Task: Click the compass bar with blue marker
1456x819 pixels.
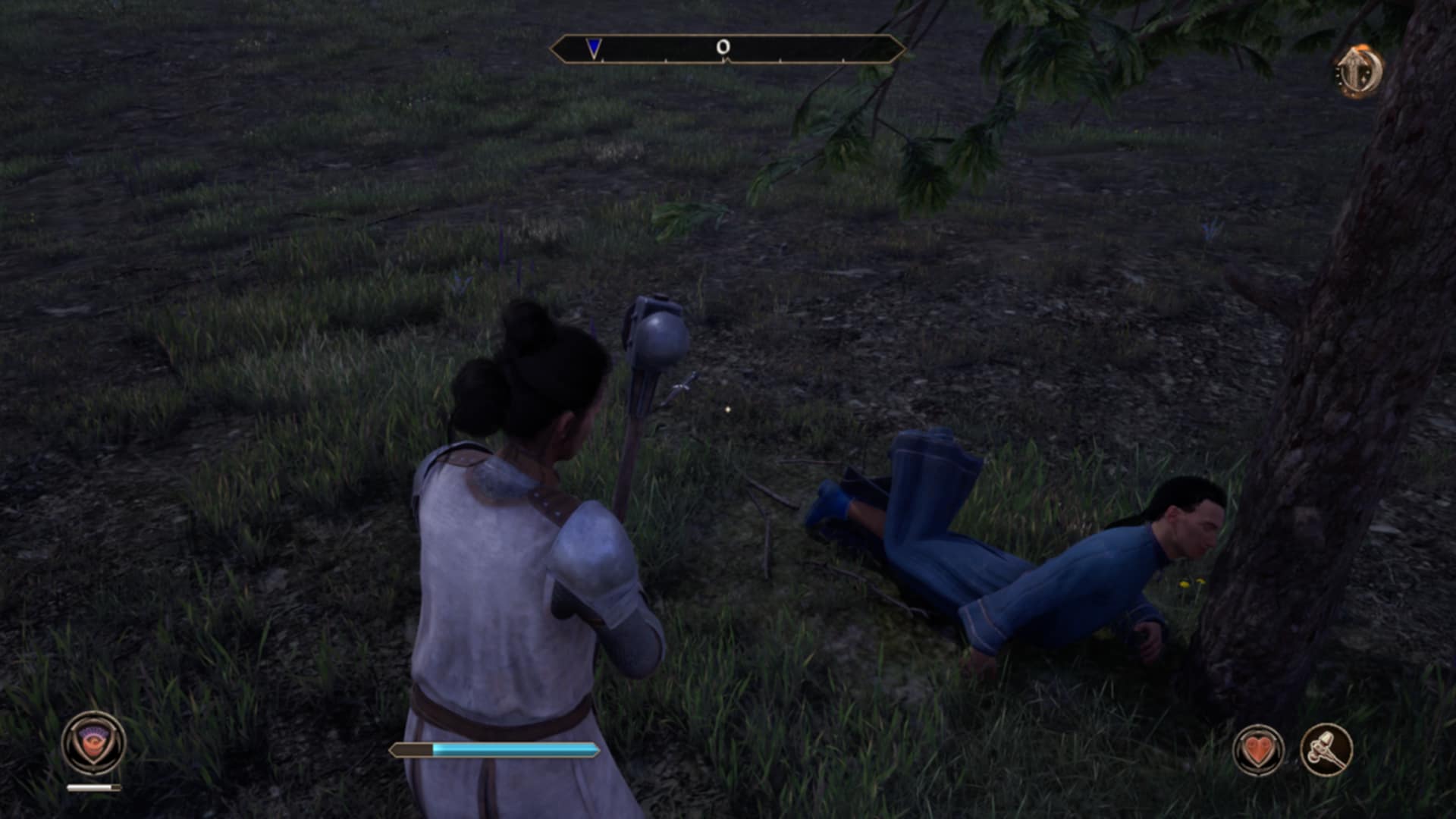Action: pos(727,49)
